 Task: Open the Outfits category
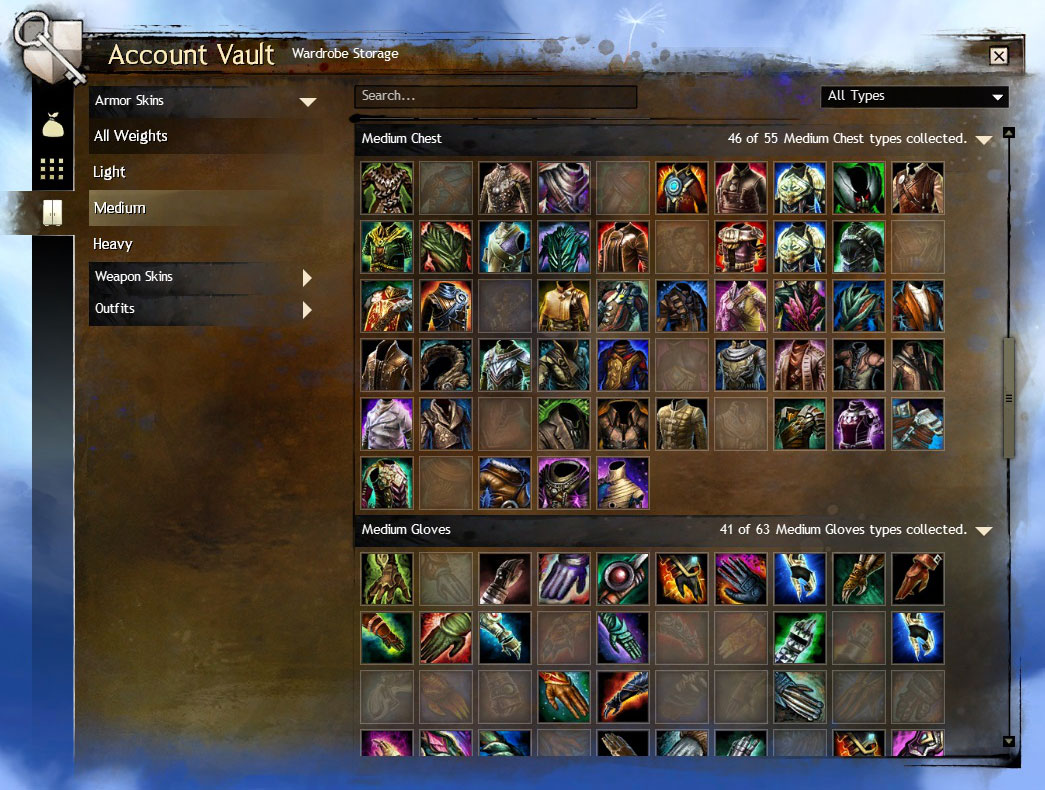pyautogui.click(x=204, y=309)
